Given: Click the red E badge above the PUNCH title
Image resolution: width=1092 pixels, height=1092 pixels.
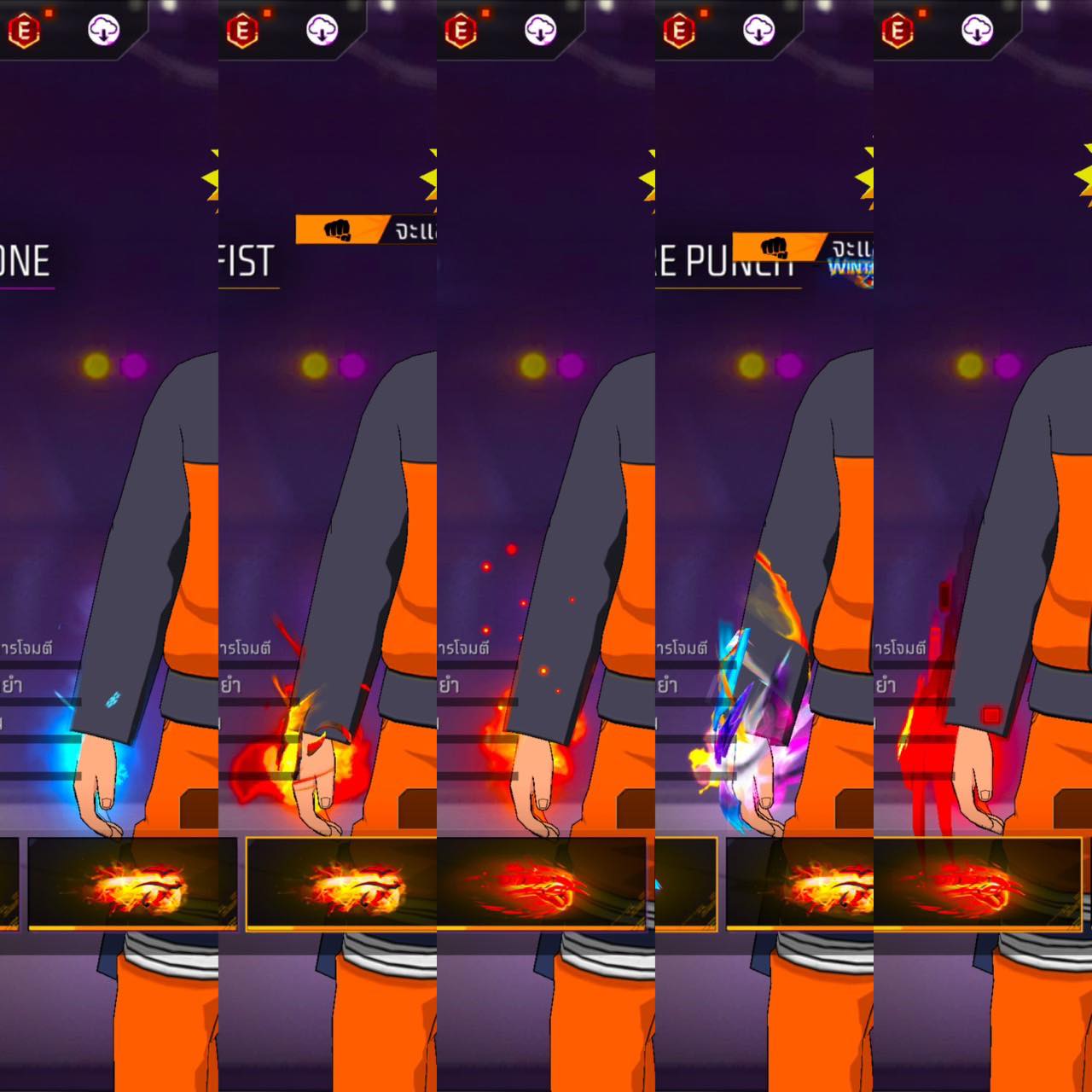Looking at the screenshot, I should (x=679, y=31).
